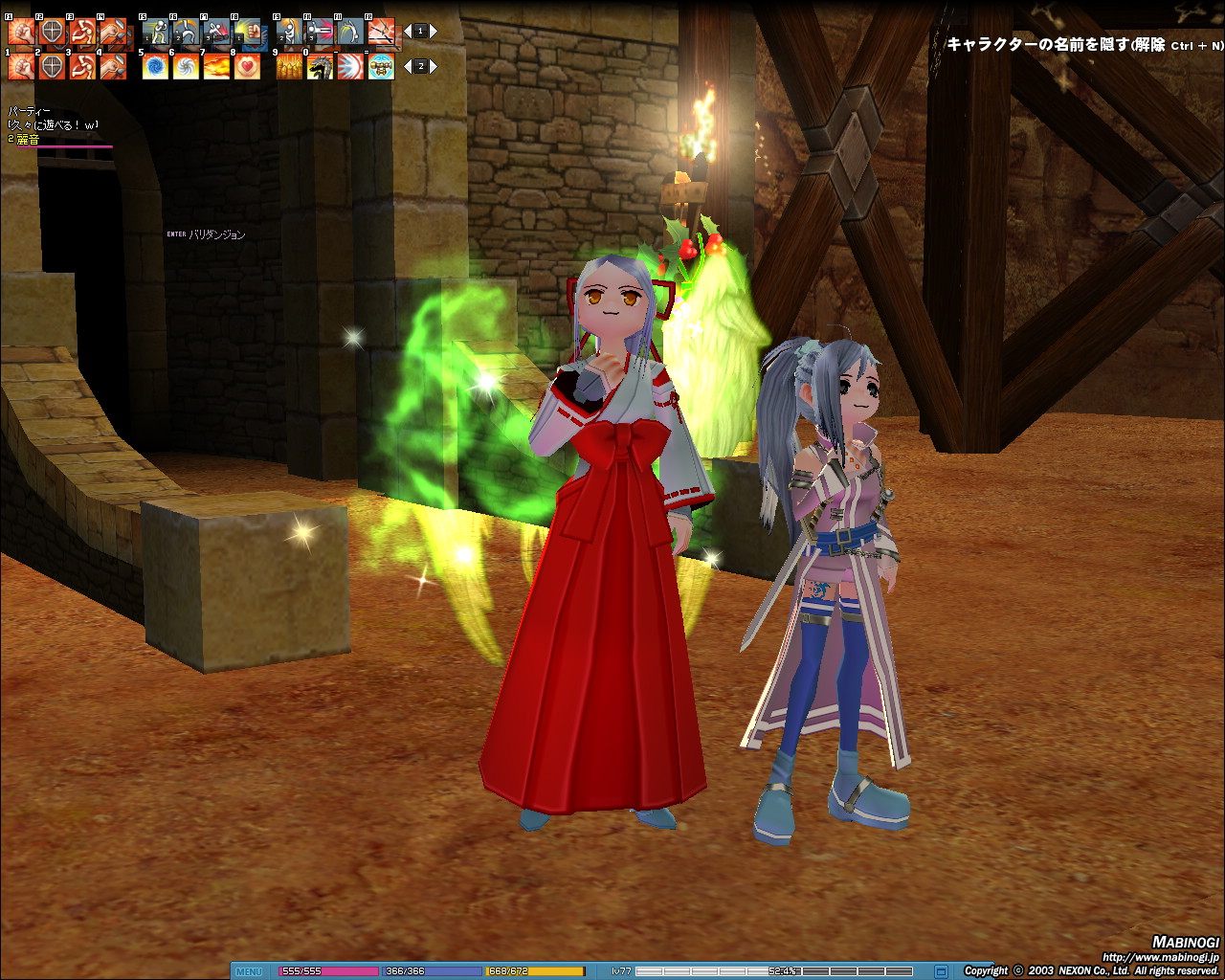Screen dimensions: 1225x980
Task: Activate the F2 shield defense skill
Action: pyautogui.click(x=52, y=33)
